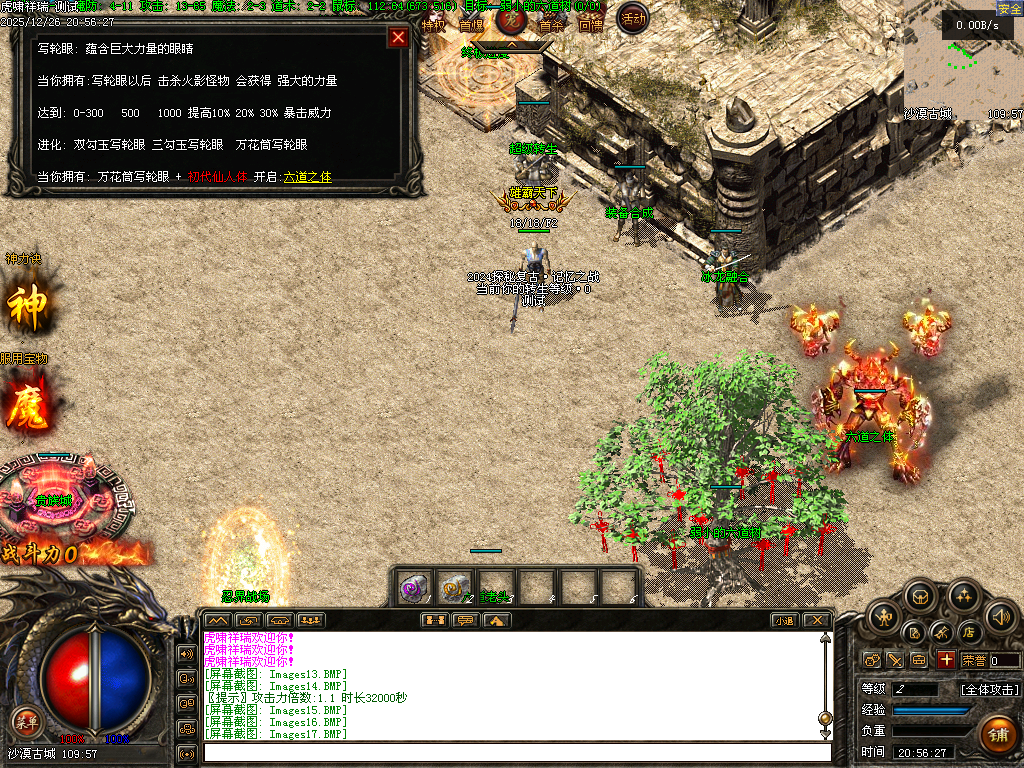Viewport: 1024px width, 768px height.
Task: Open the minimap of 沙漠古城
Action: [x=962, y=60]
